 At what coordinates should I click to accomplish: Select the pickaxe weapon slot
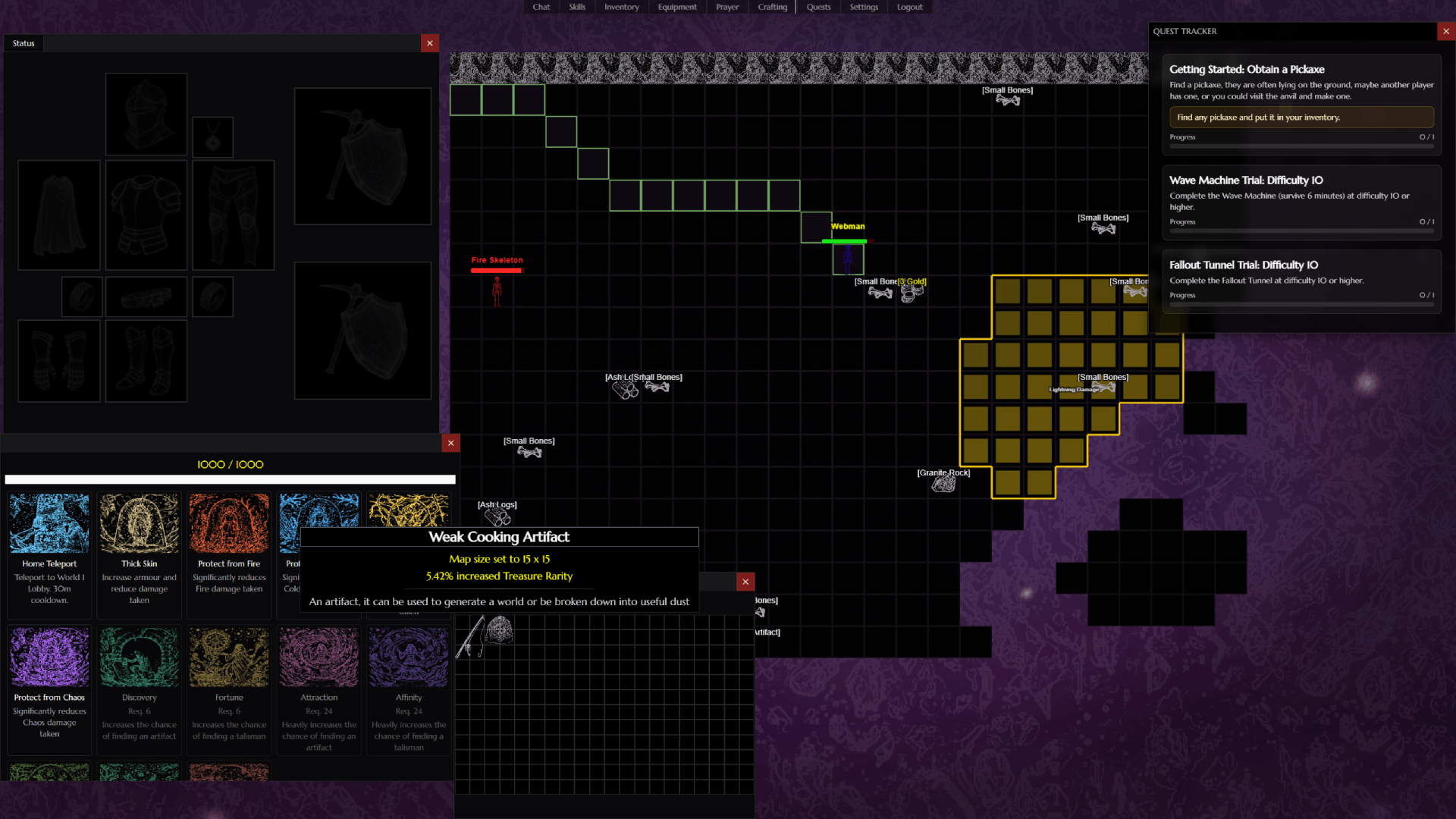coord(362,155)
